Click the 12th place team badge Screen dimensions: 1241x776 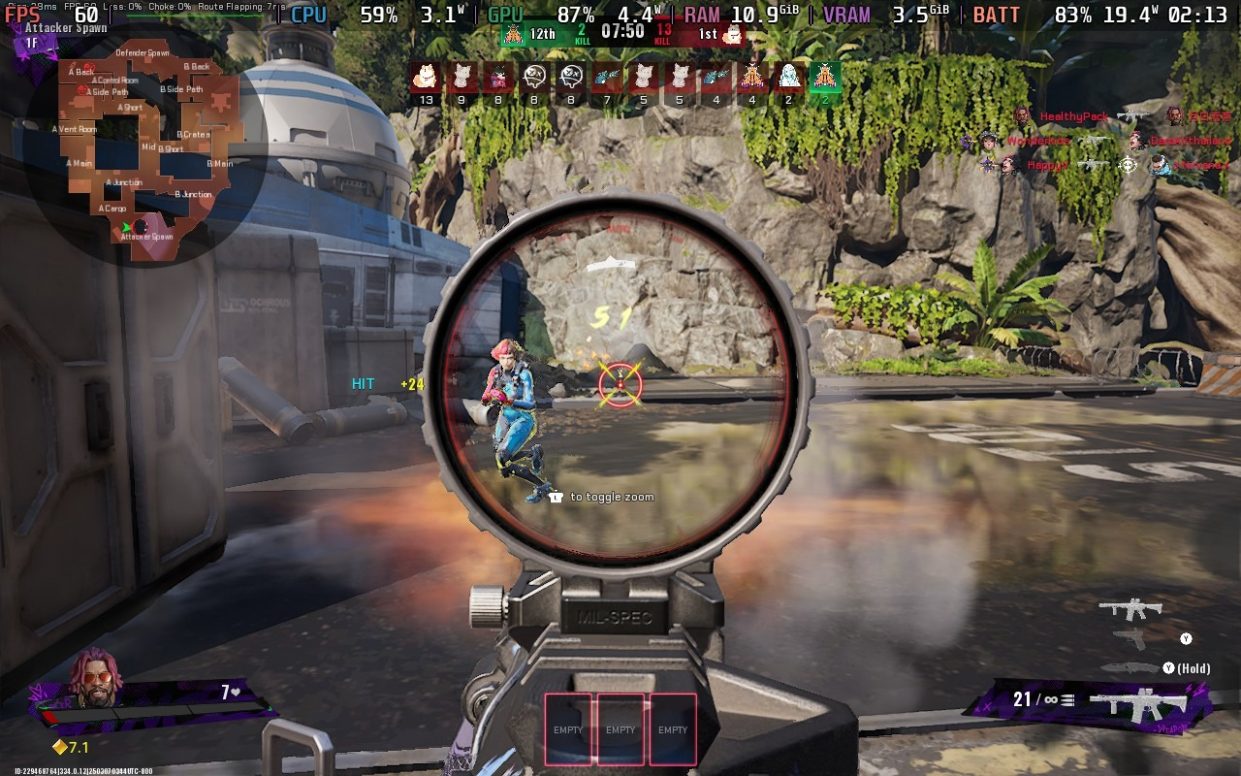click(513, 34)
